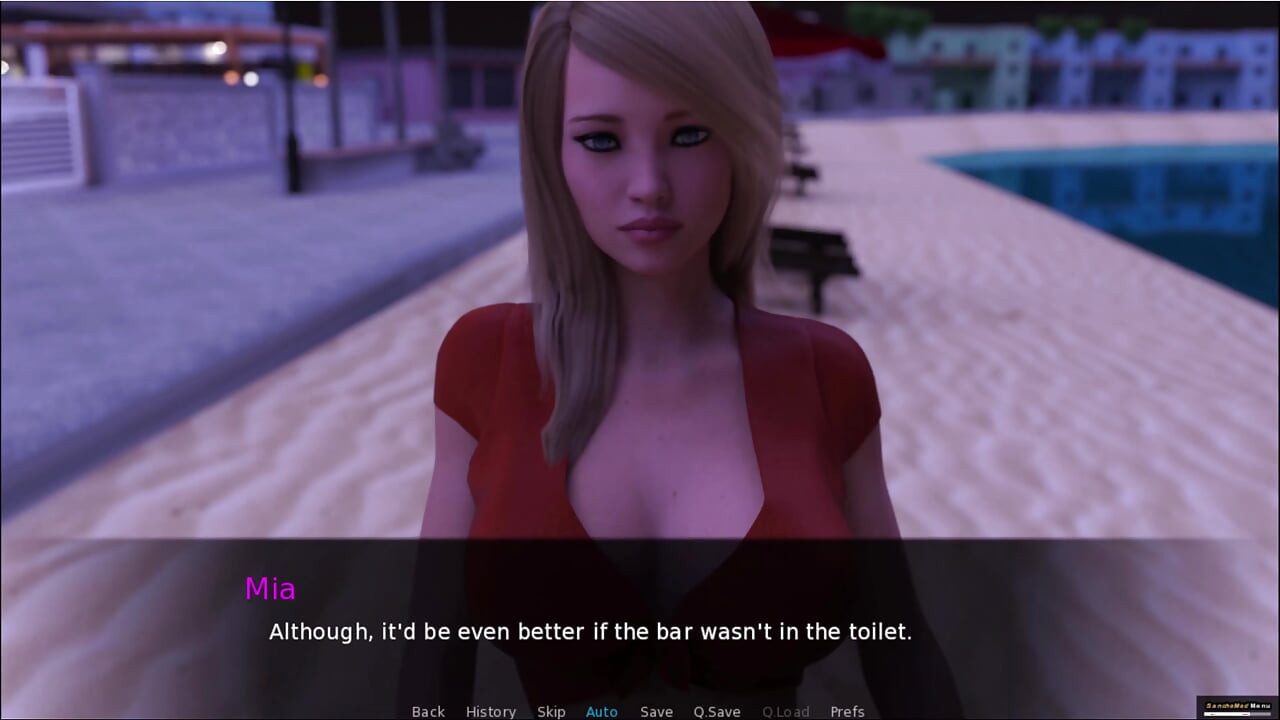Image resolution: width=1280 pixels, height=720 pixels.
Task: Click the SanchoMod progress bar
Action: pyautogui.click(x=1239, y=714)
